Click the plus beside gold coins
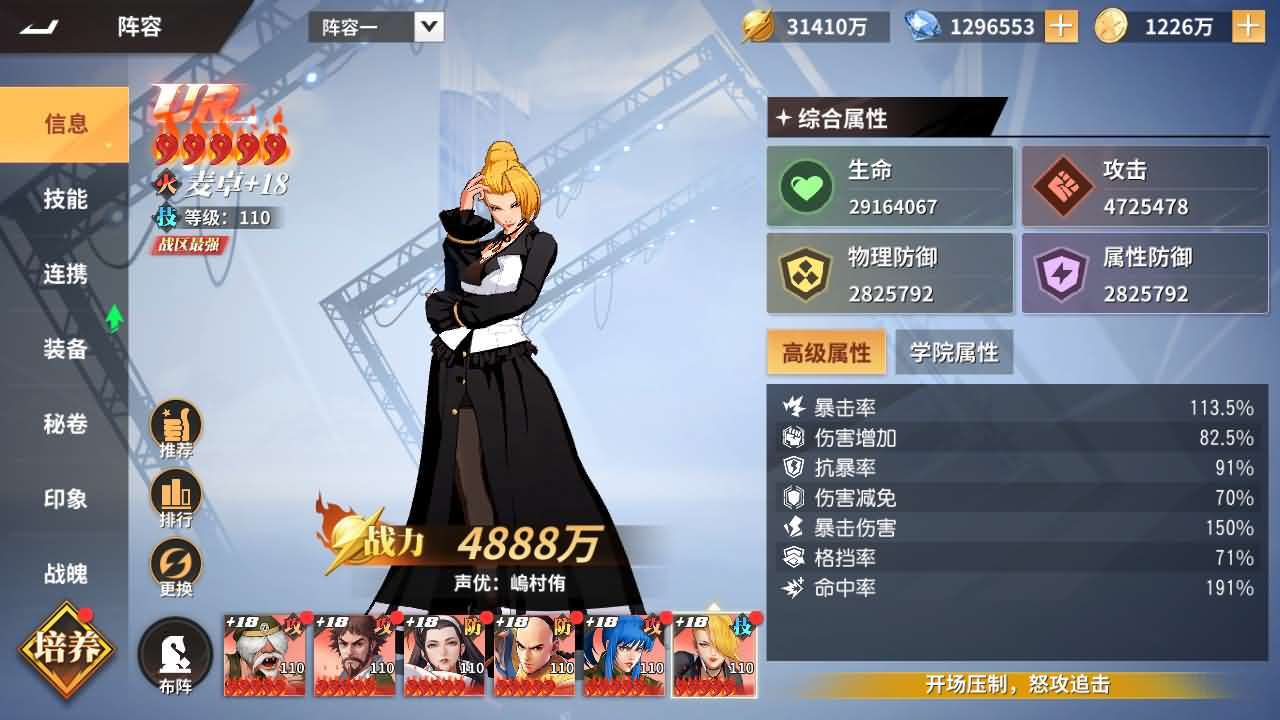This screenshot has height=720, width=1280. pyautogui.click(x=1248, y=27)
